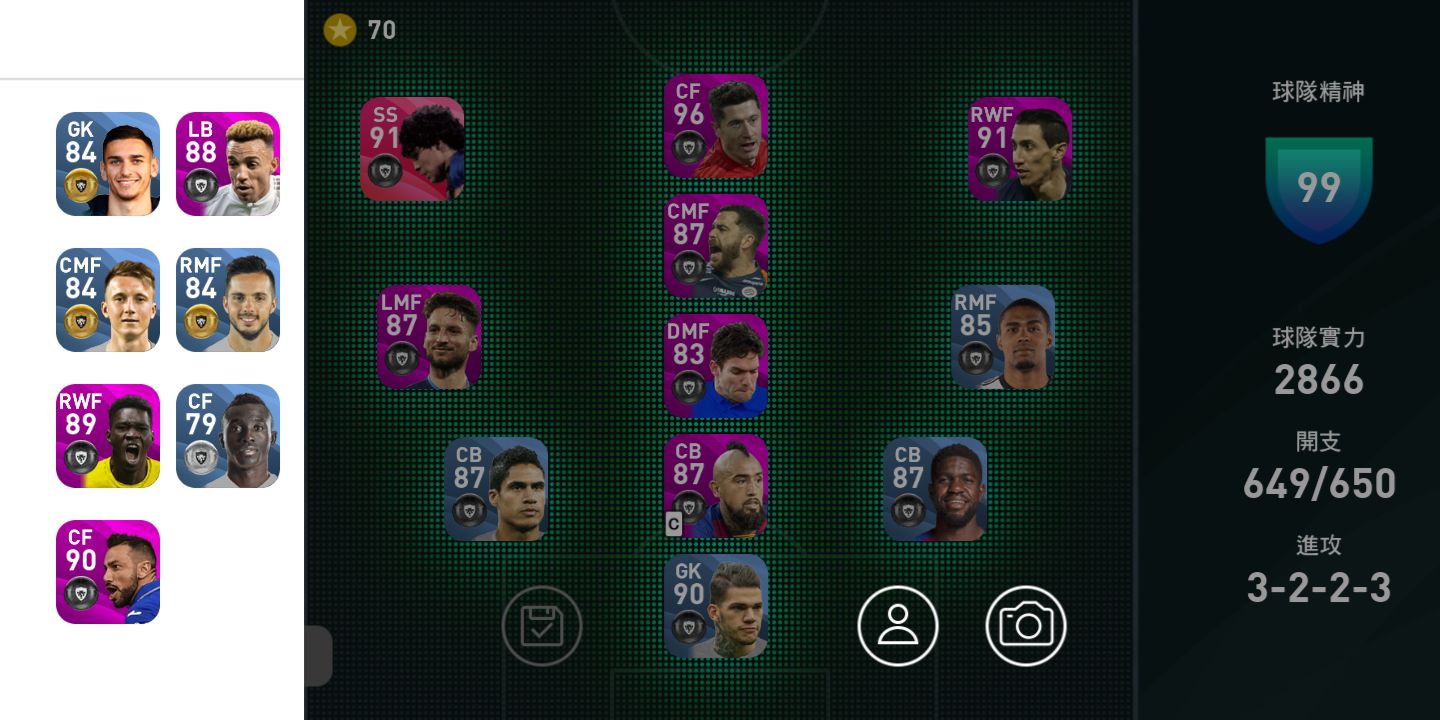Screen dimensions: 1440x720
Task: Choose substitute LB 88 card
Action: [x=228, y=164]
